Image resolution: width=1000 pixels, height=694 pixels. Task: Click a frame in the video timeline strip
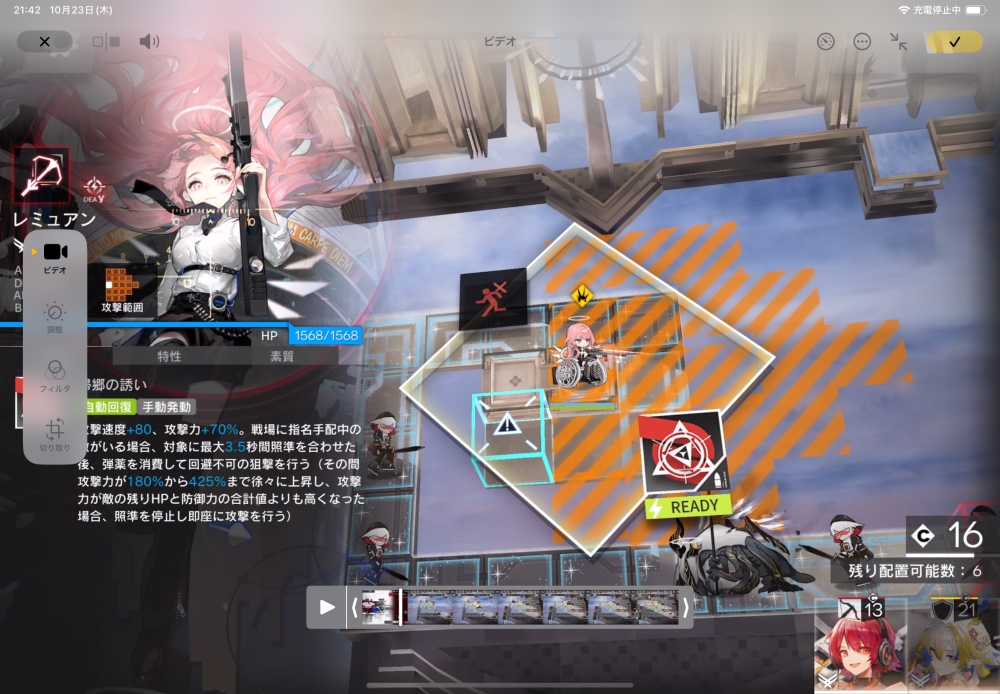pos(520,607)
